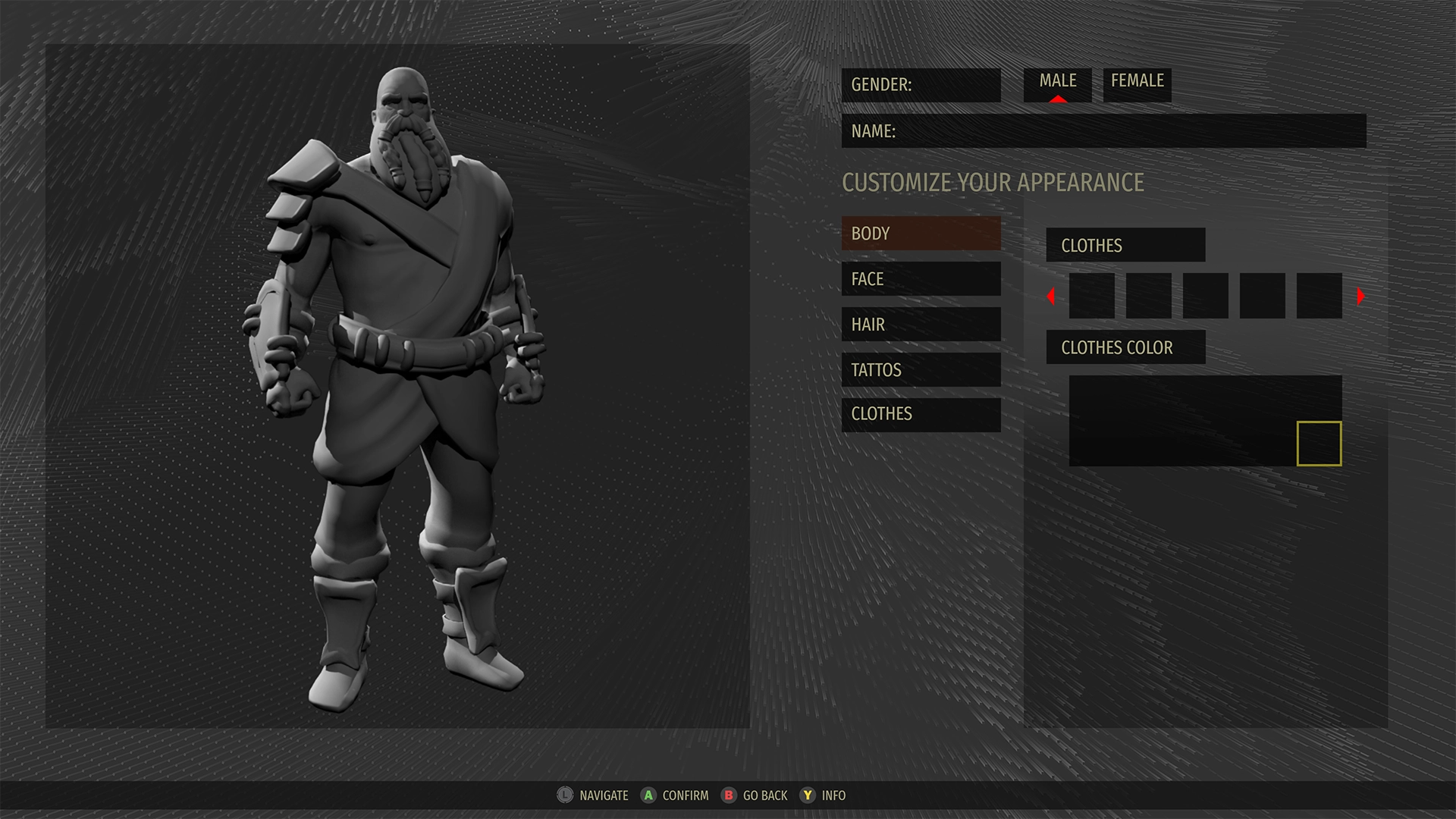Click the right arrow to browse clothes
This screenshot has width=1456, height=819.
click(1361, 297)
